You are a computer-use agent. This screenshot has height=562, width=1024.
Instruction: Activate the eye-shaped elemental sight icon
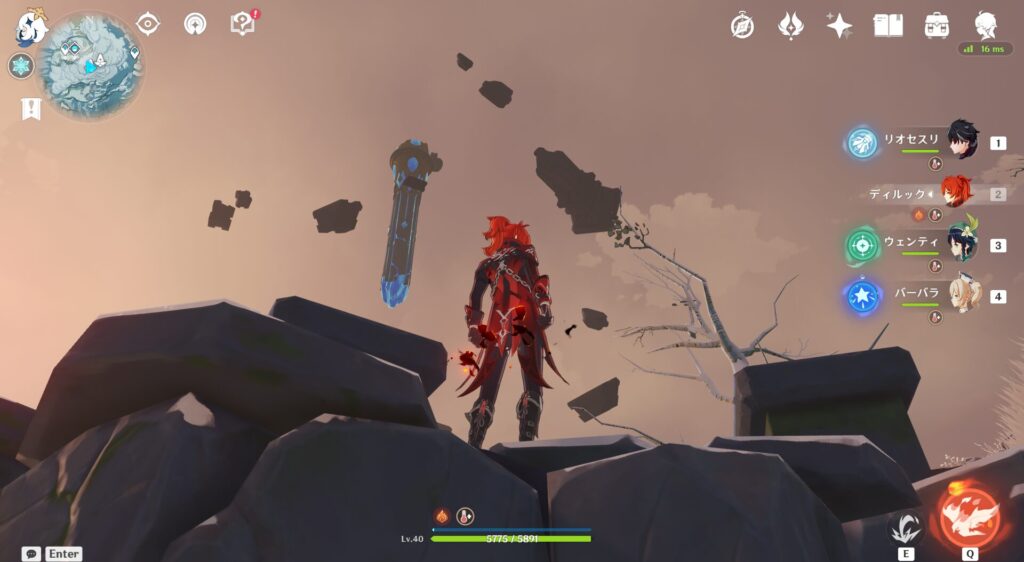point(148,24)
